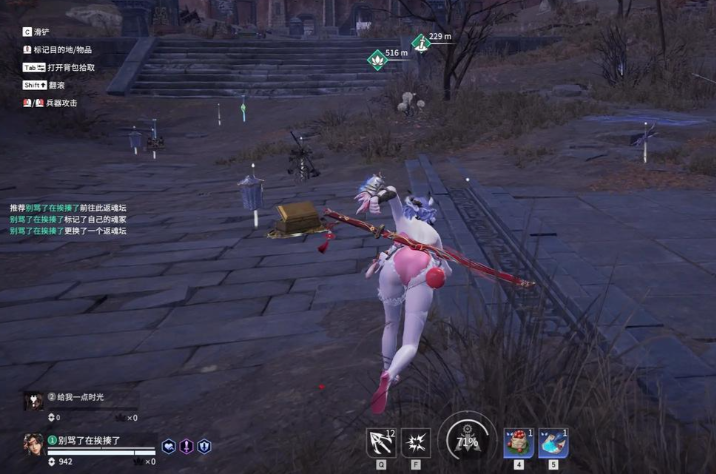Use the red fruit basket consumable
The width and height of the screenshot is (716, 474).
click(518, 442)
